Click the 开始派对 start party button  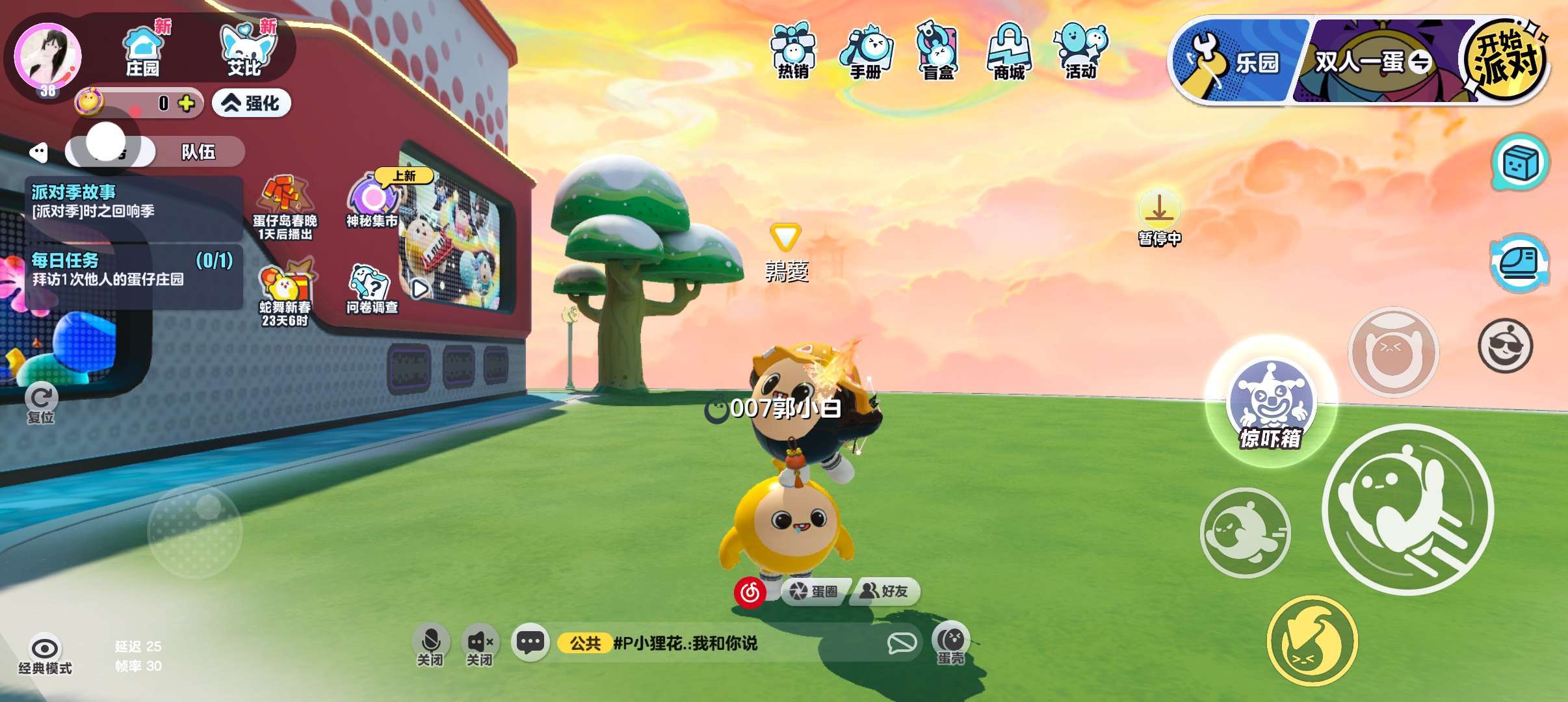click(x=1505, y=61)
